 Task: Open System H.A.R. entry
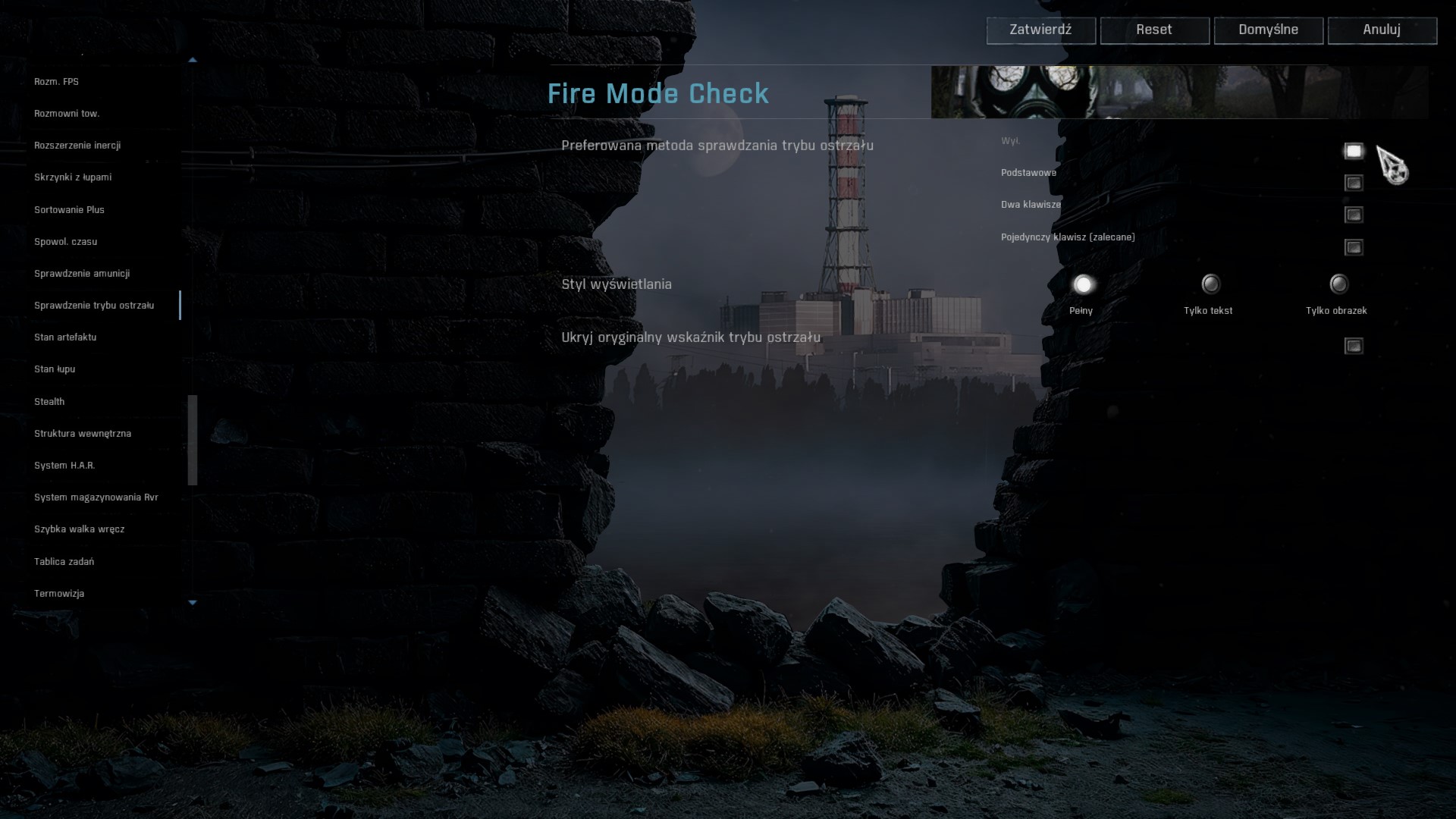coord(64,465)
